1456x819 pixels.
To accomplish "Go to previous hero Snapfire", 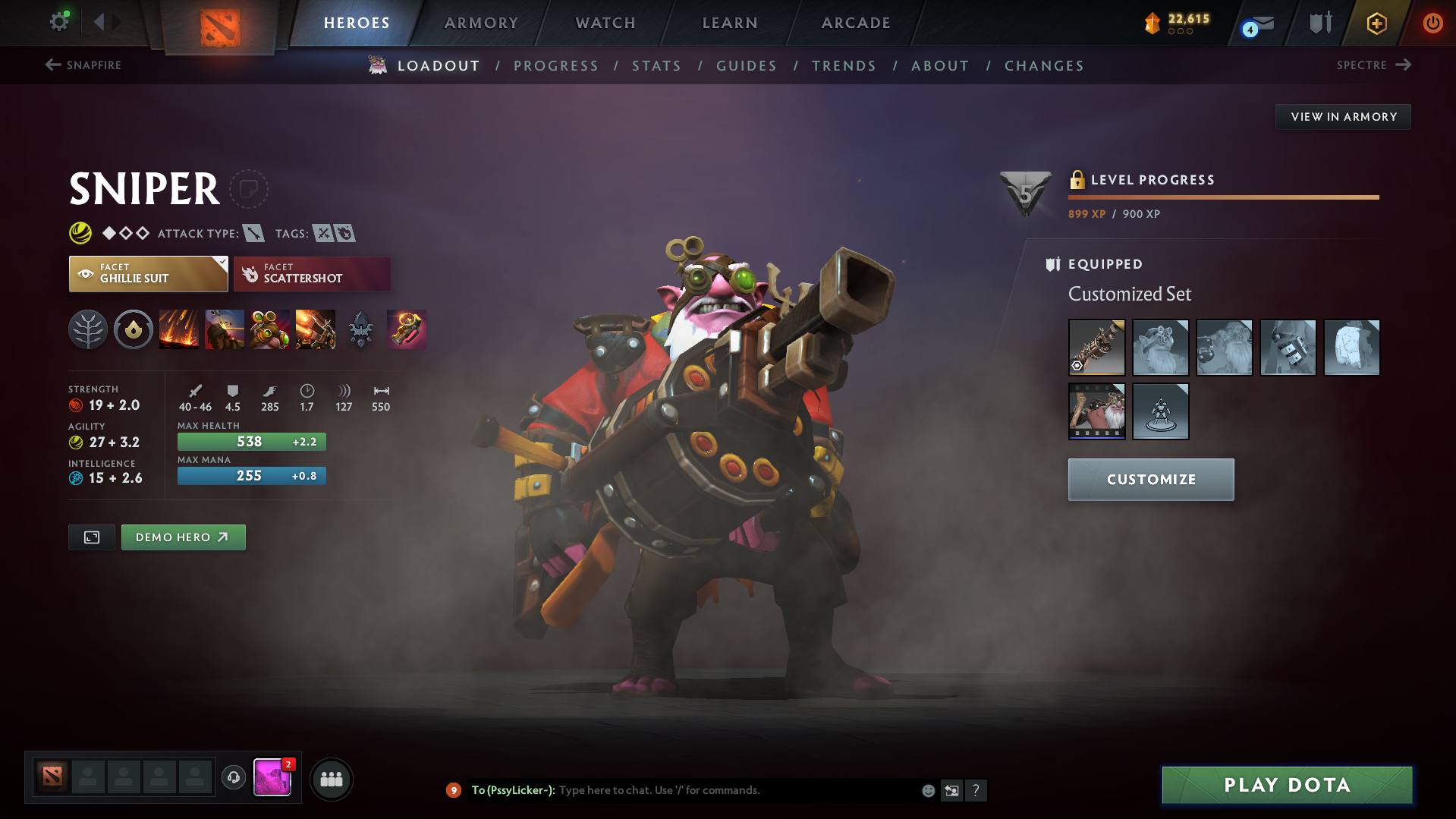I will [83, 65].
